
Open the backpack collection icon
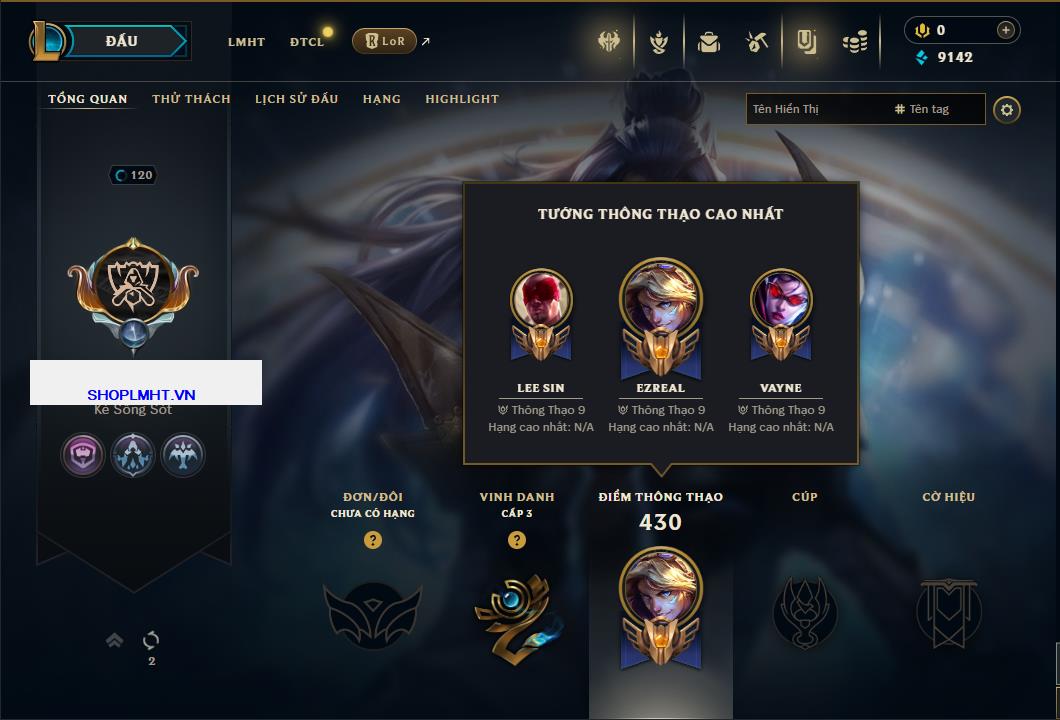pos(709,42)
